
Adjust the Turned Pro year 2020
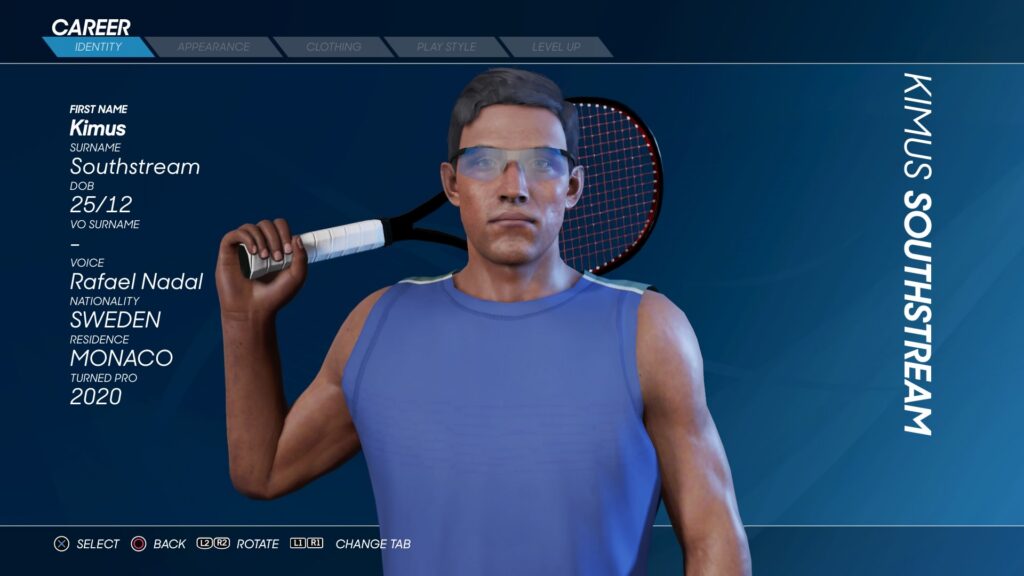(x=96, y=397)
